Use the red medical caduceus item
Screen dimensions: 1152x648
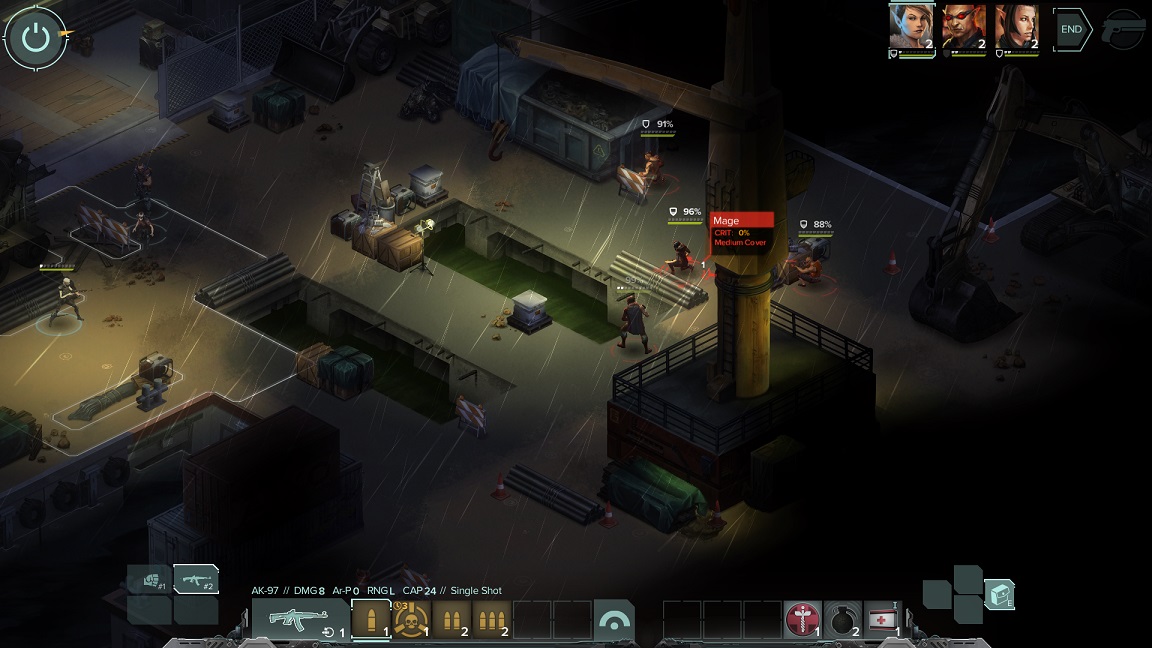802,619
